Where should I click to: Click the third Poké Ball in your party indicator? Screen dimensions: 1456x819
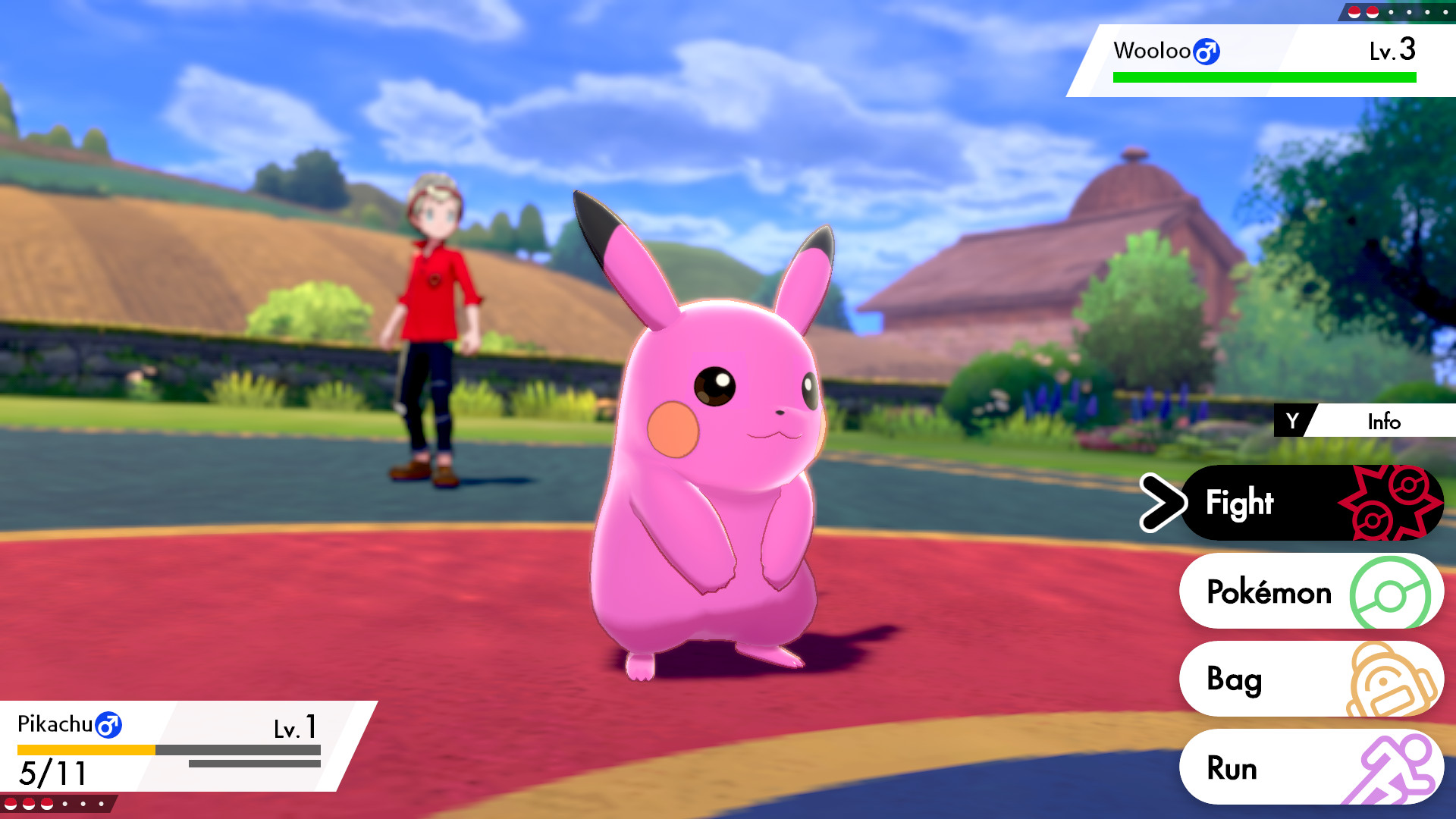coord(46,803)
